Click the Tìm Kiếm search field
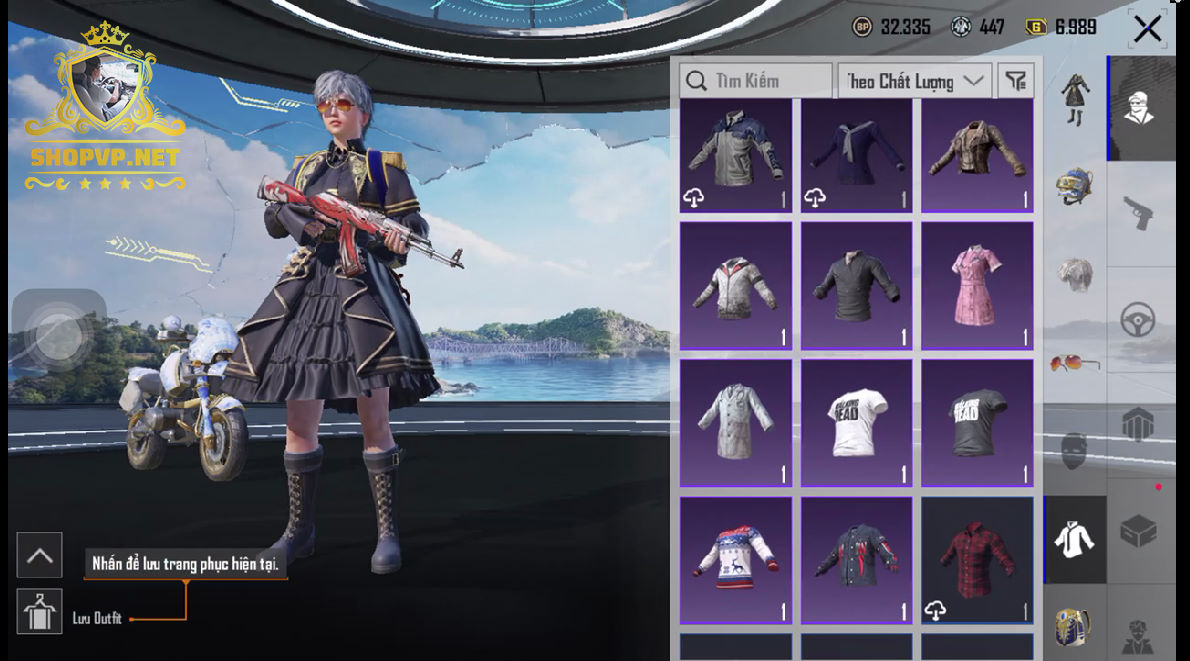The height and width of the screenshot is (661, 1190). (x=756, y=81)
